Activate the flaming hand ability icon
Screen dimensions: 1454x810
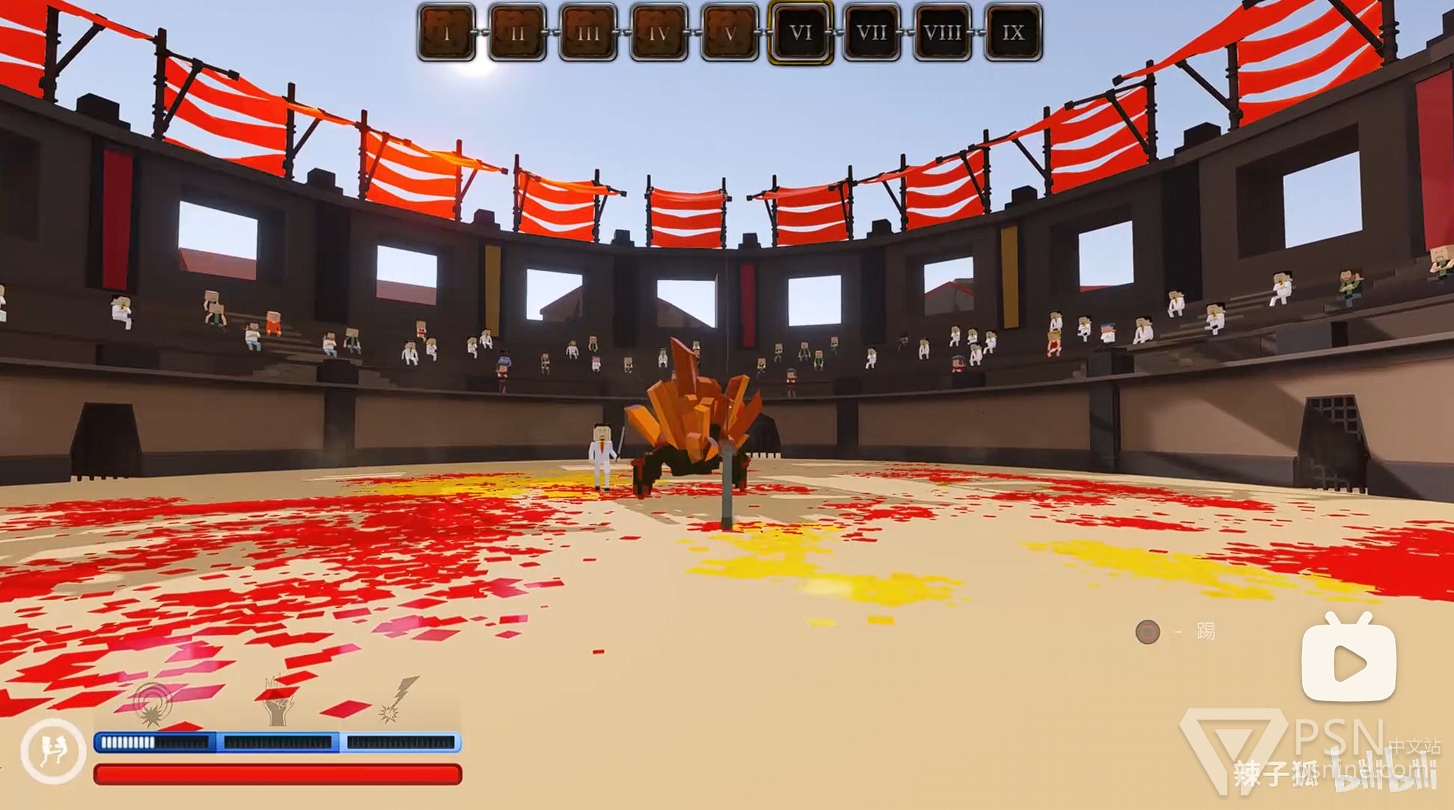click(278, 703)
